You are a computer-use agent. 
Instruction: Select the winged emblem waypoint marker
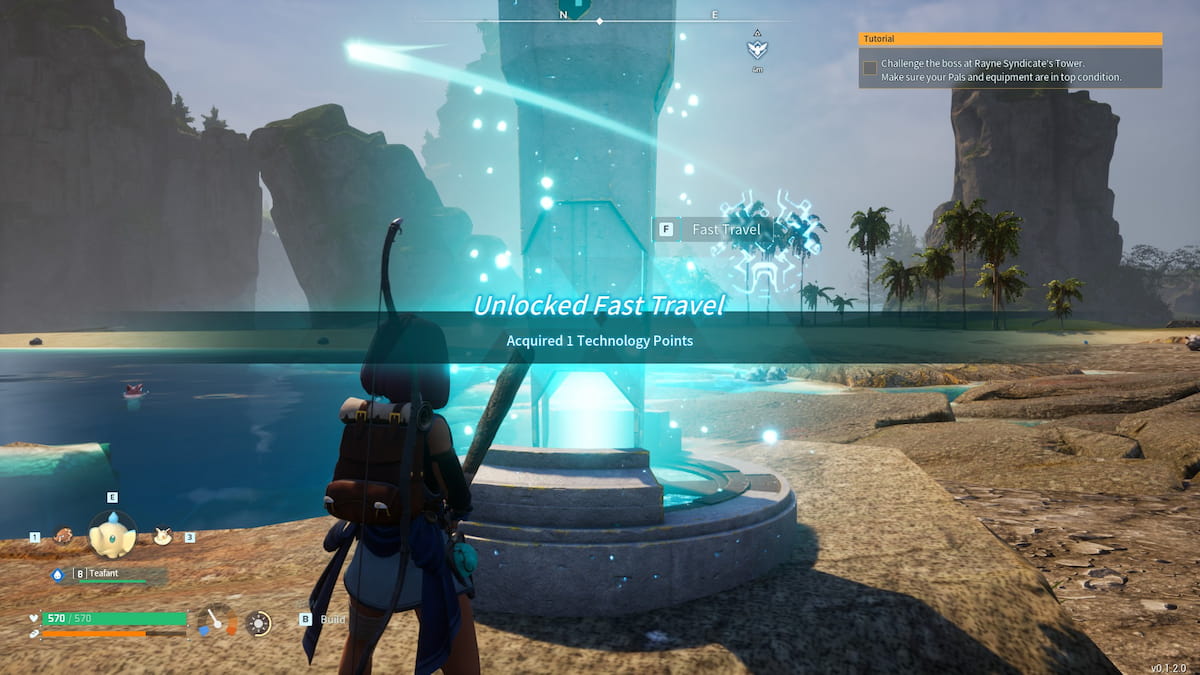[x=757, y=48]
